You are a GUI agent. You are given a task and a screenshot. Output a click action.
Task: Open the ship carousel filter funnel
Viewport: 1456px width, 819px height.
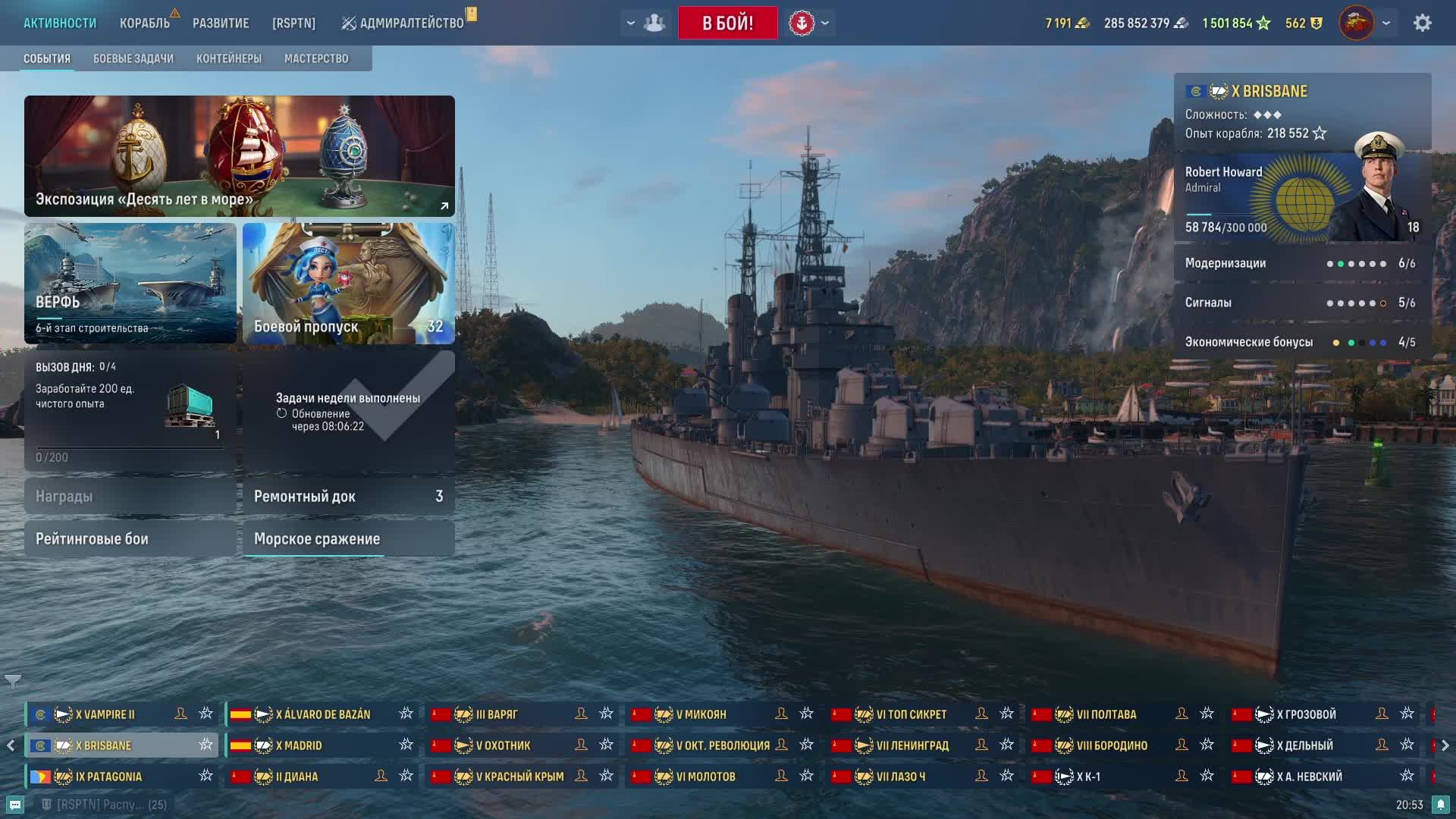tap(13, 682)
